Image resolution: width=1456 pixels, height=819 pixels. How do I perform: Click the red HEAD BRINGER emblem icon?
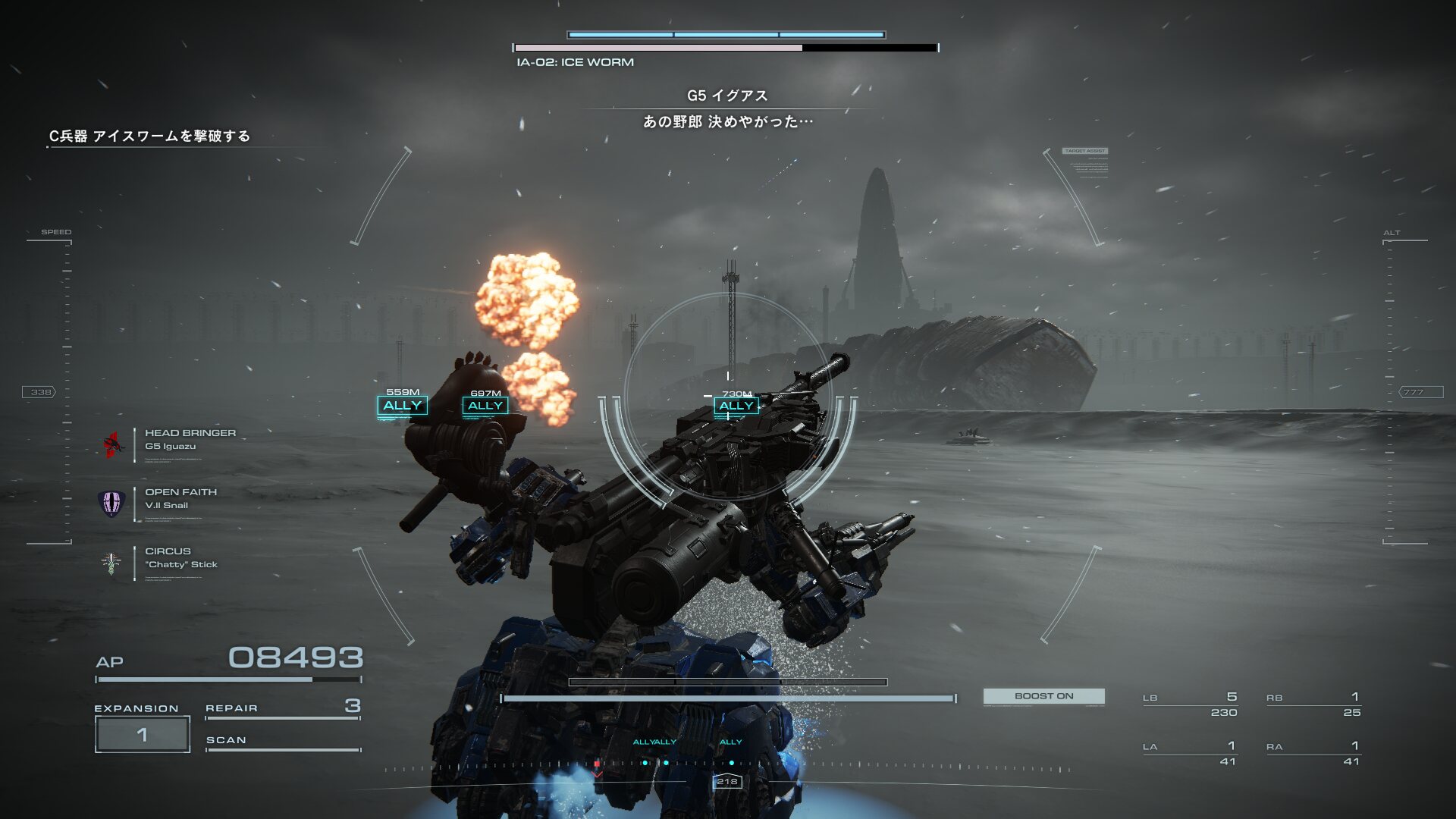[x=112, y=444]
